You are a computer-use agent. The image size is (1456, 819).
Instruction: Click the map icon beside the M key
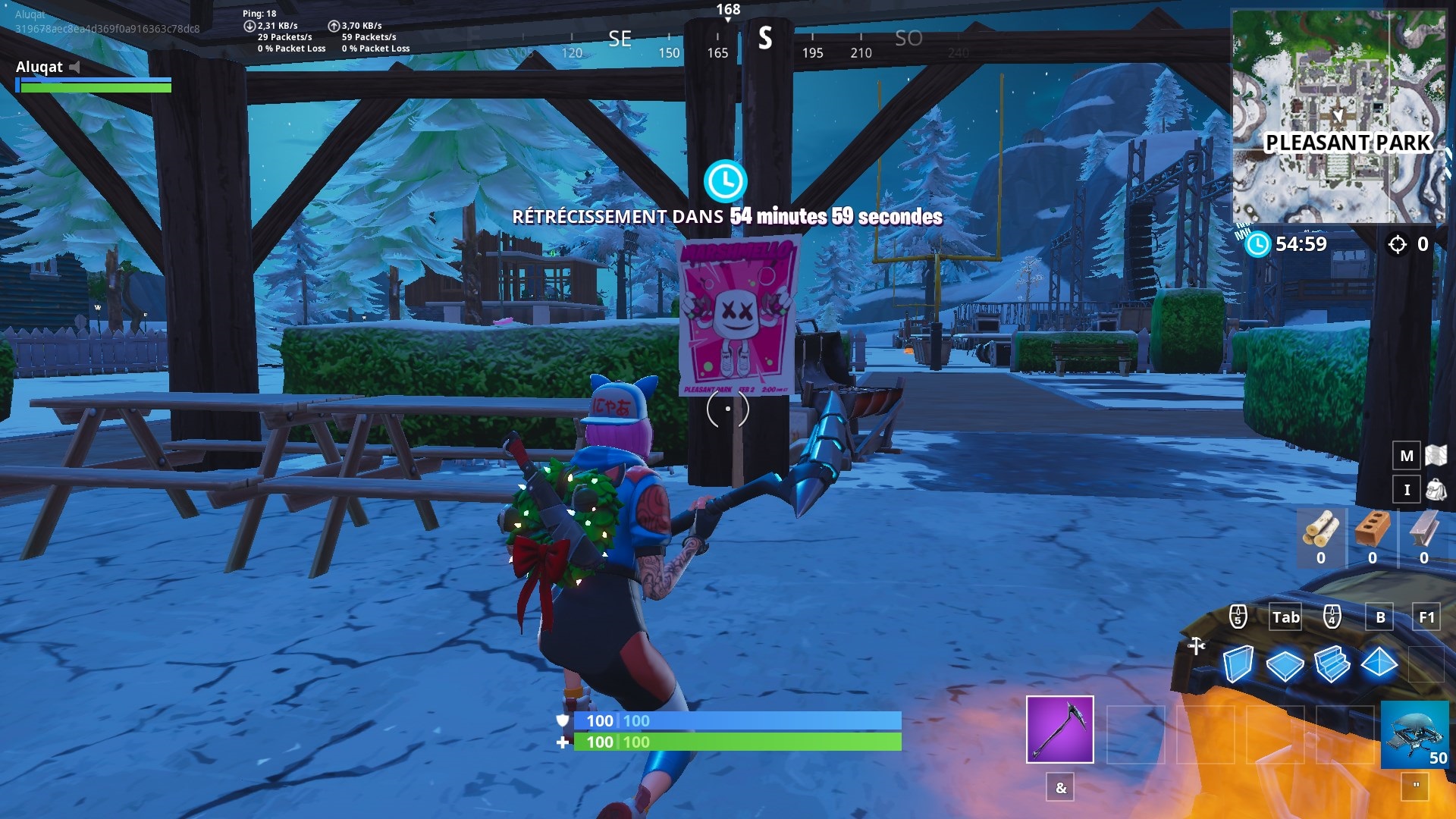point(1436,457)
